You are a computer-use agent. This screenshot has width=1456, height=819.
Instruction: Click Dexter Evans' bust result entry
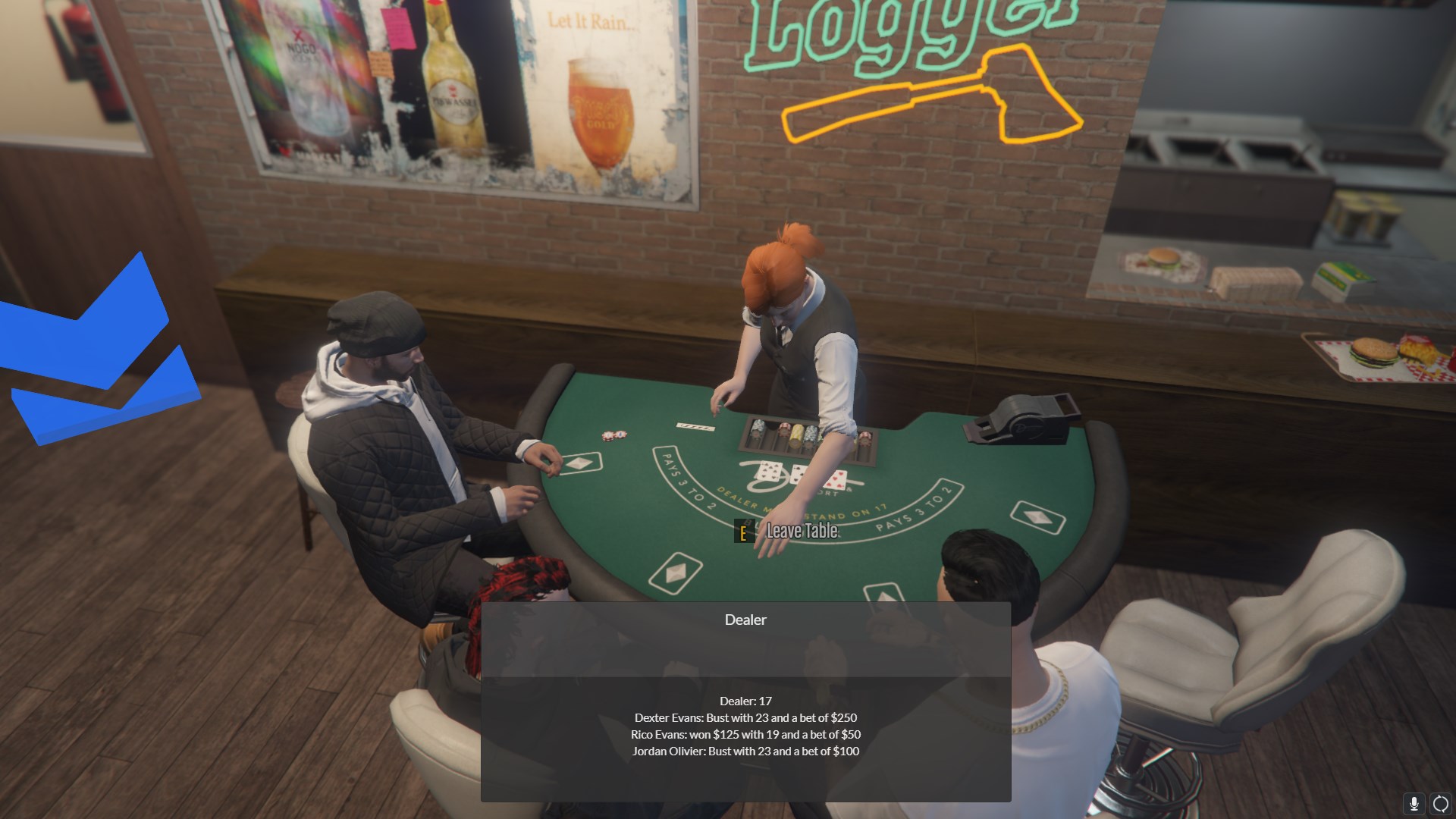pos(745,717)
